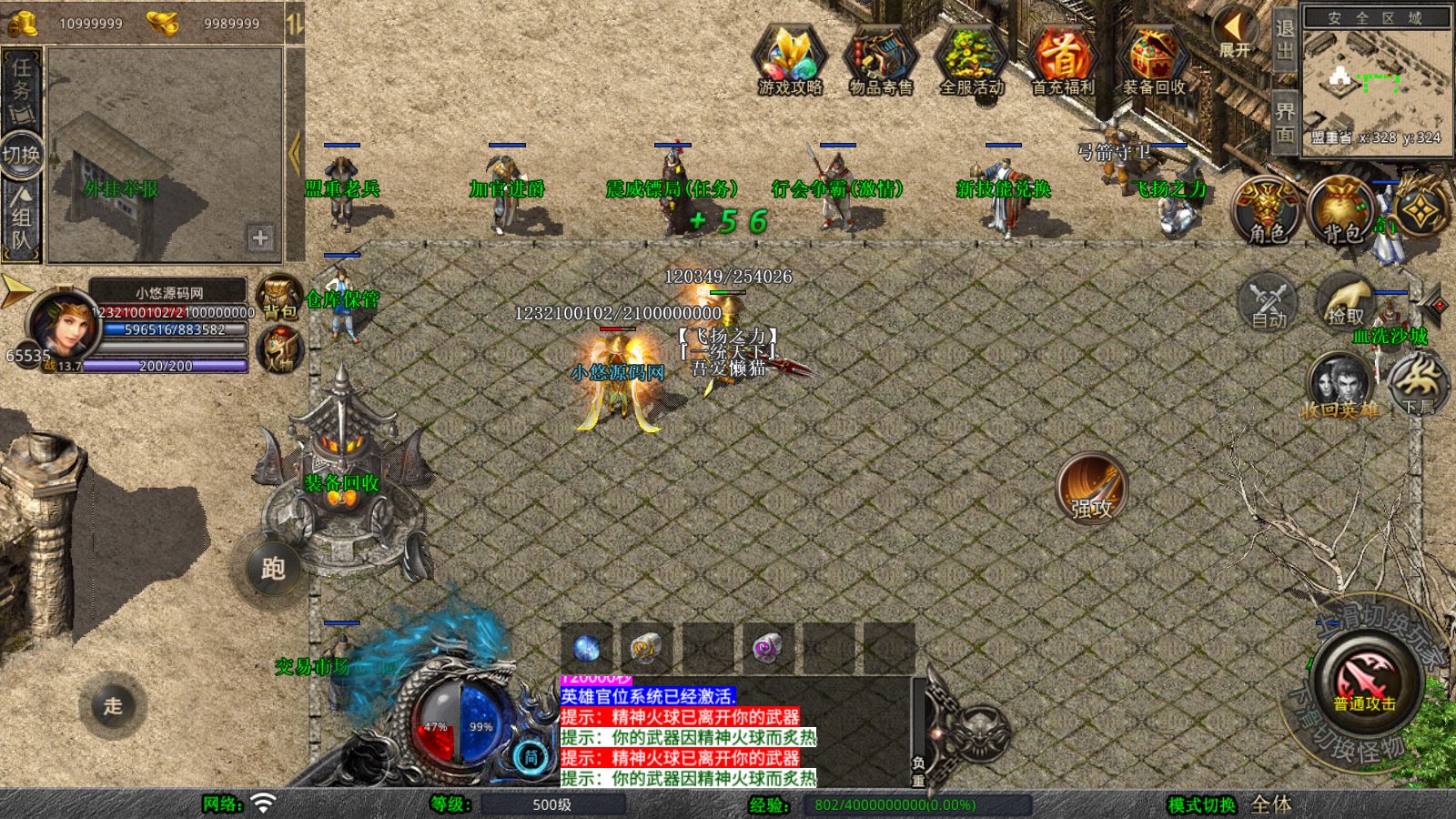1456x819 pixels.
Task: Open the 全服活动 server events icon
Action: [x=971, y=60]
